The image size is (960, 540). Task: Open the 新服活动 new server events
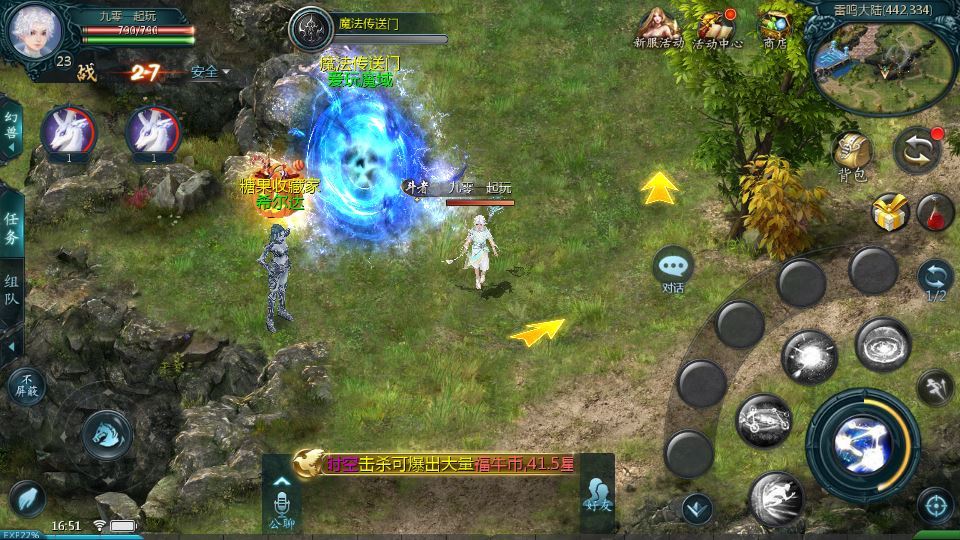(658, 28)
